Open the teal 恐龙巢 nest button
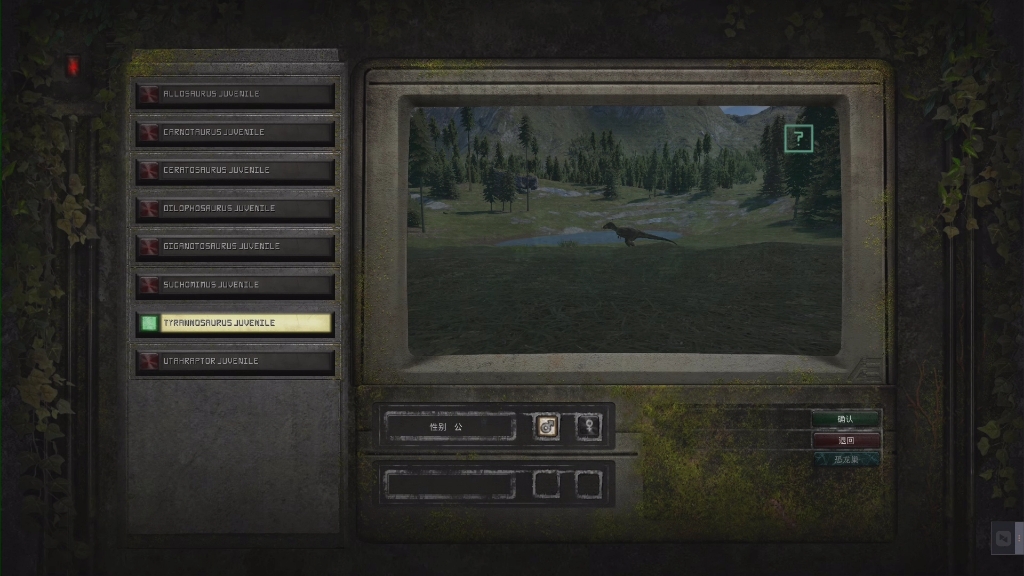The height and width of the screenshot is (576, 1024). (x=846, y=460)
